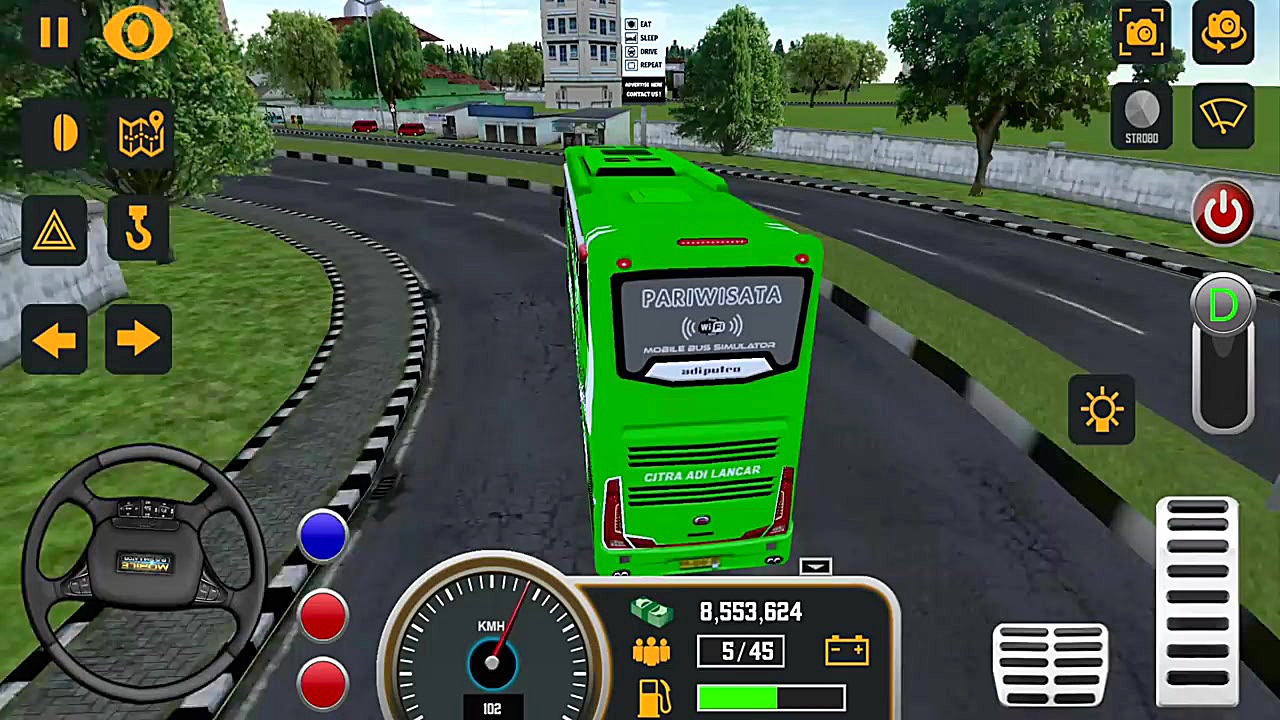
Task: Toggle the windshield wipers
Action: point(1222,115)
